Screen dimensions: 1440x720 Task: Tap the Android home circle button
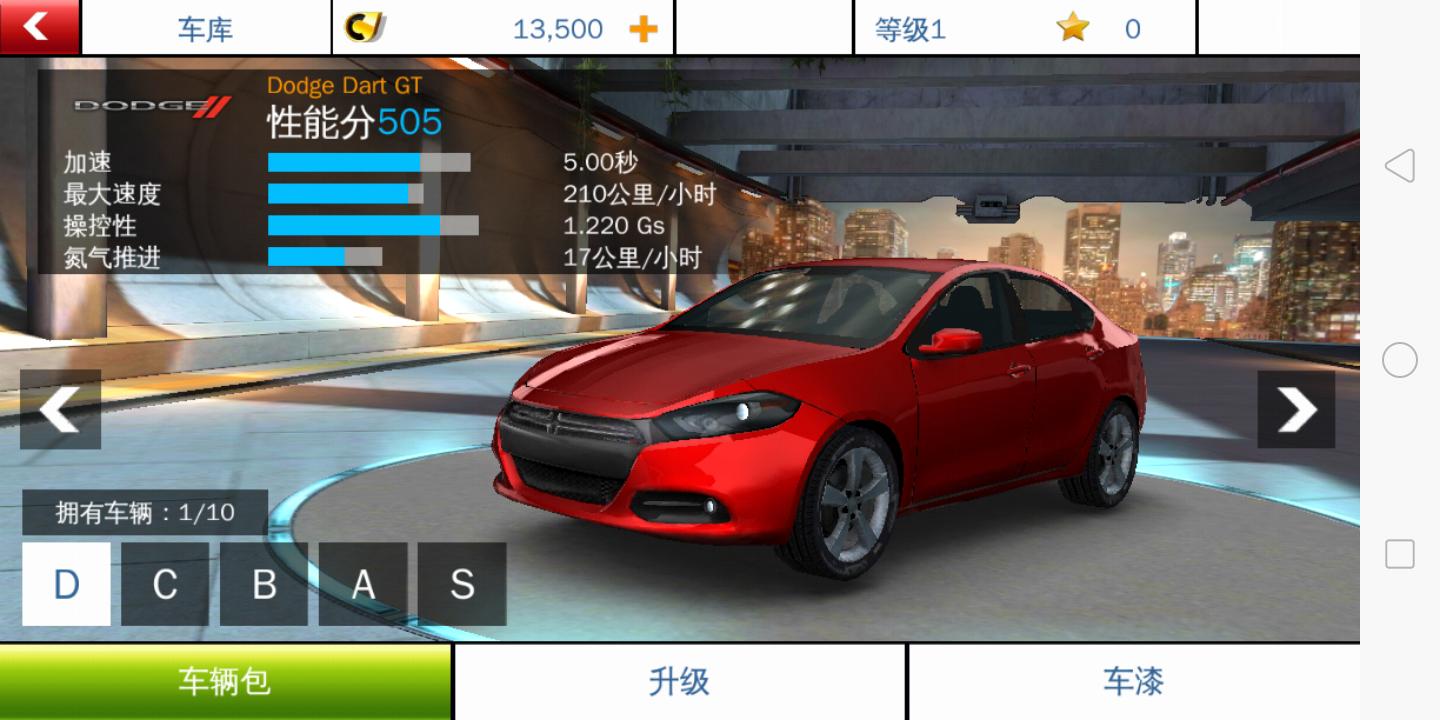tap(1400, 360)
